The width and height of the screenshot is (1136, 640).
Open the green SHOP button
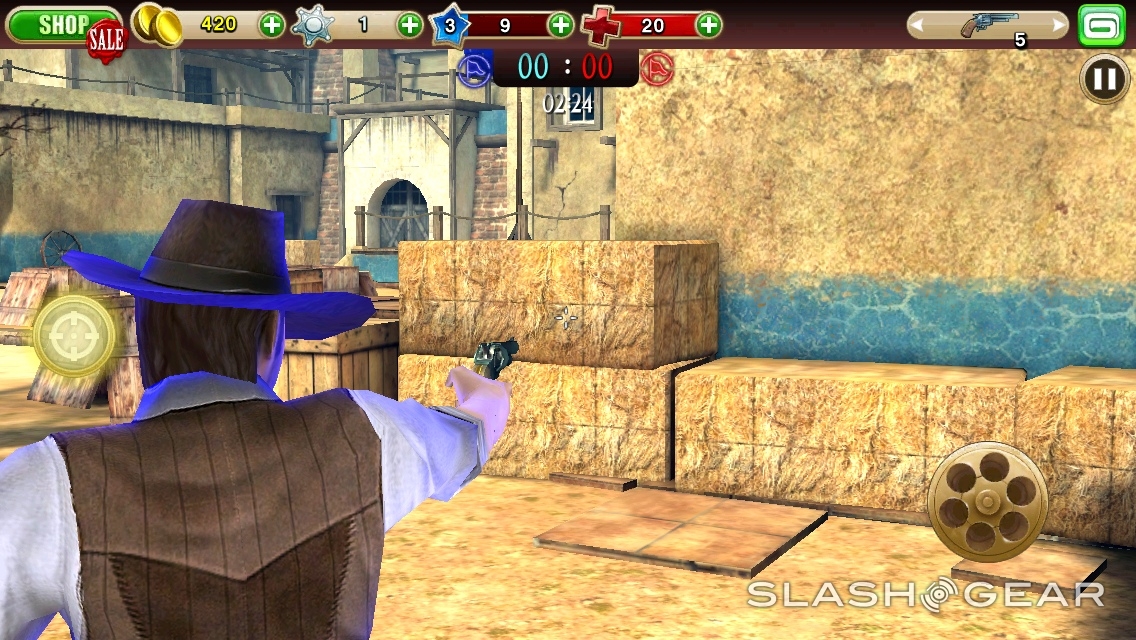click(x=62, y=25)
